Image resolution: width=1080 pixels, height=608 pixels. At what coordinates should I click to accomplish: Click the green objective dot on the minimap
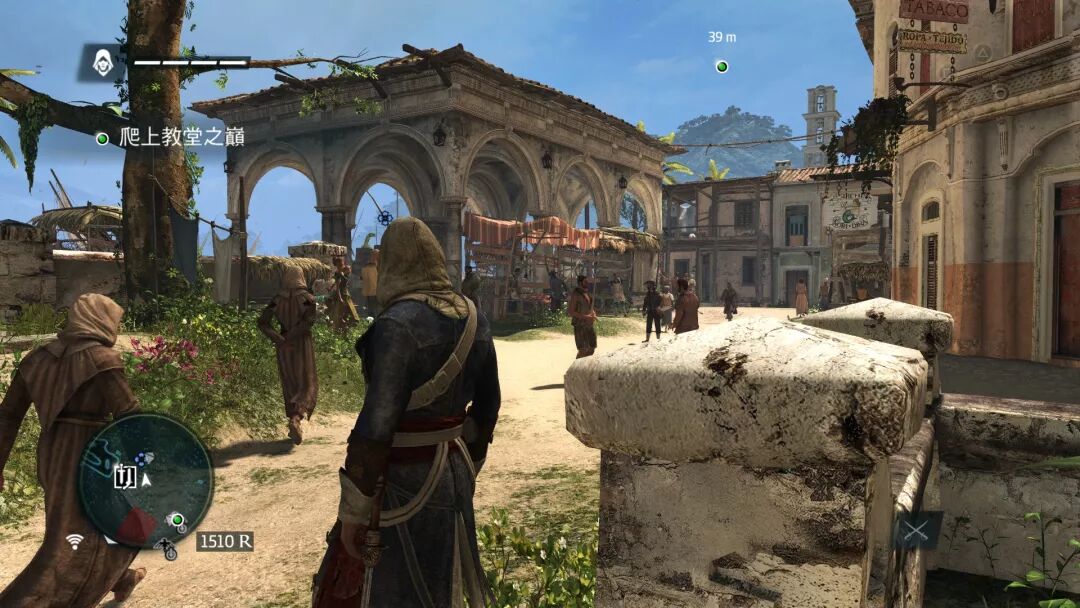[x=177, y=519]
